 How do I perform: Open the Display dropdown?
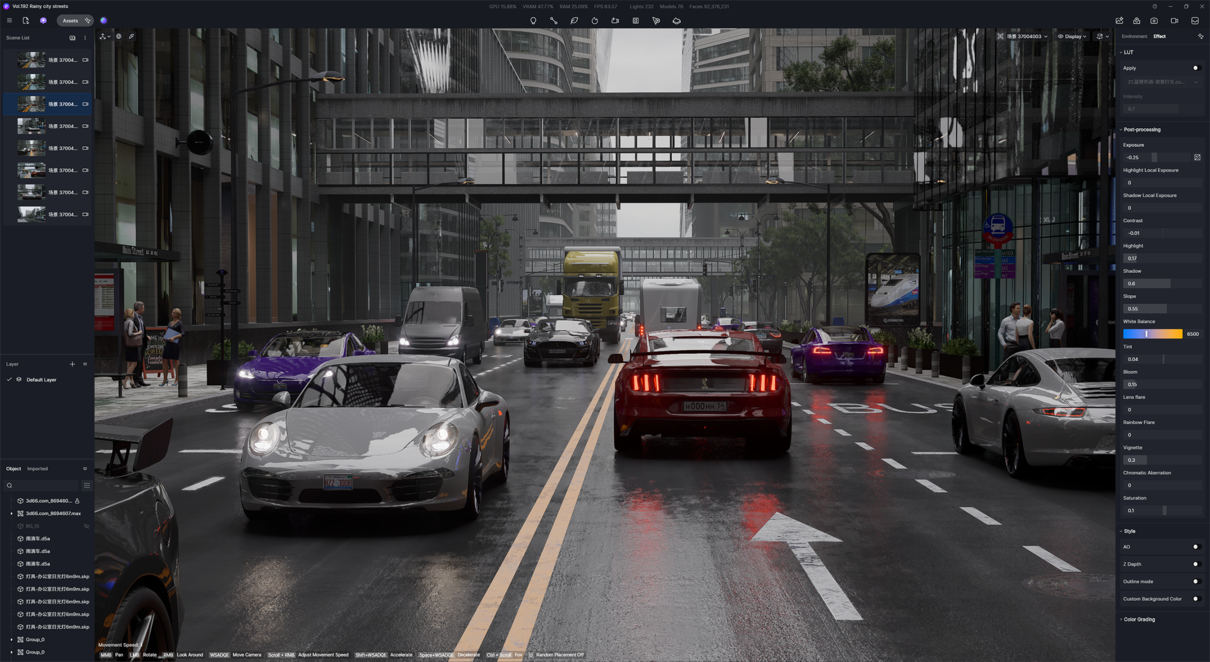pos(1072,37)
